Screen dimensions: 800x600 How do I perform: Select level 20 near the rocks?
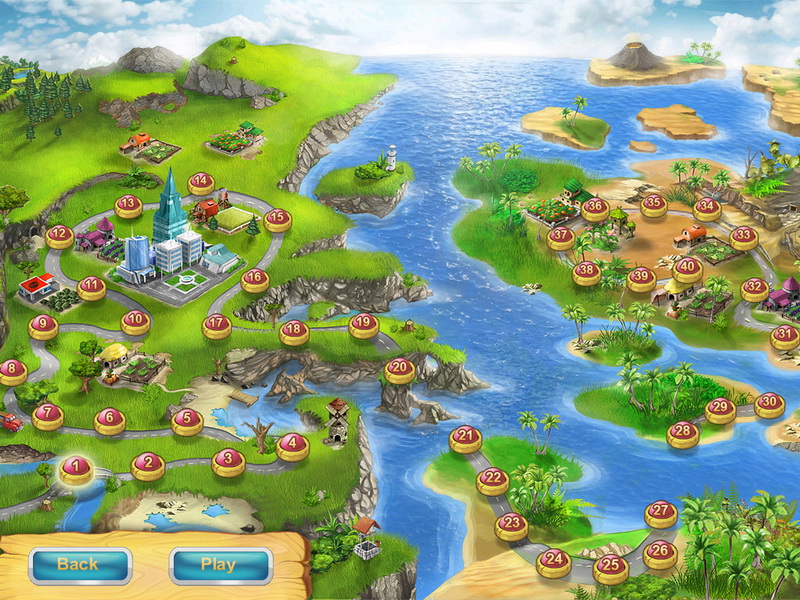pos(400,369)
